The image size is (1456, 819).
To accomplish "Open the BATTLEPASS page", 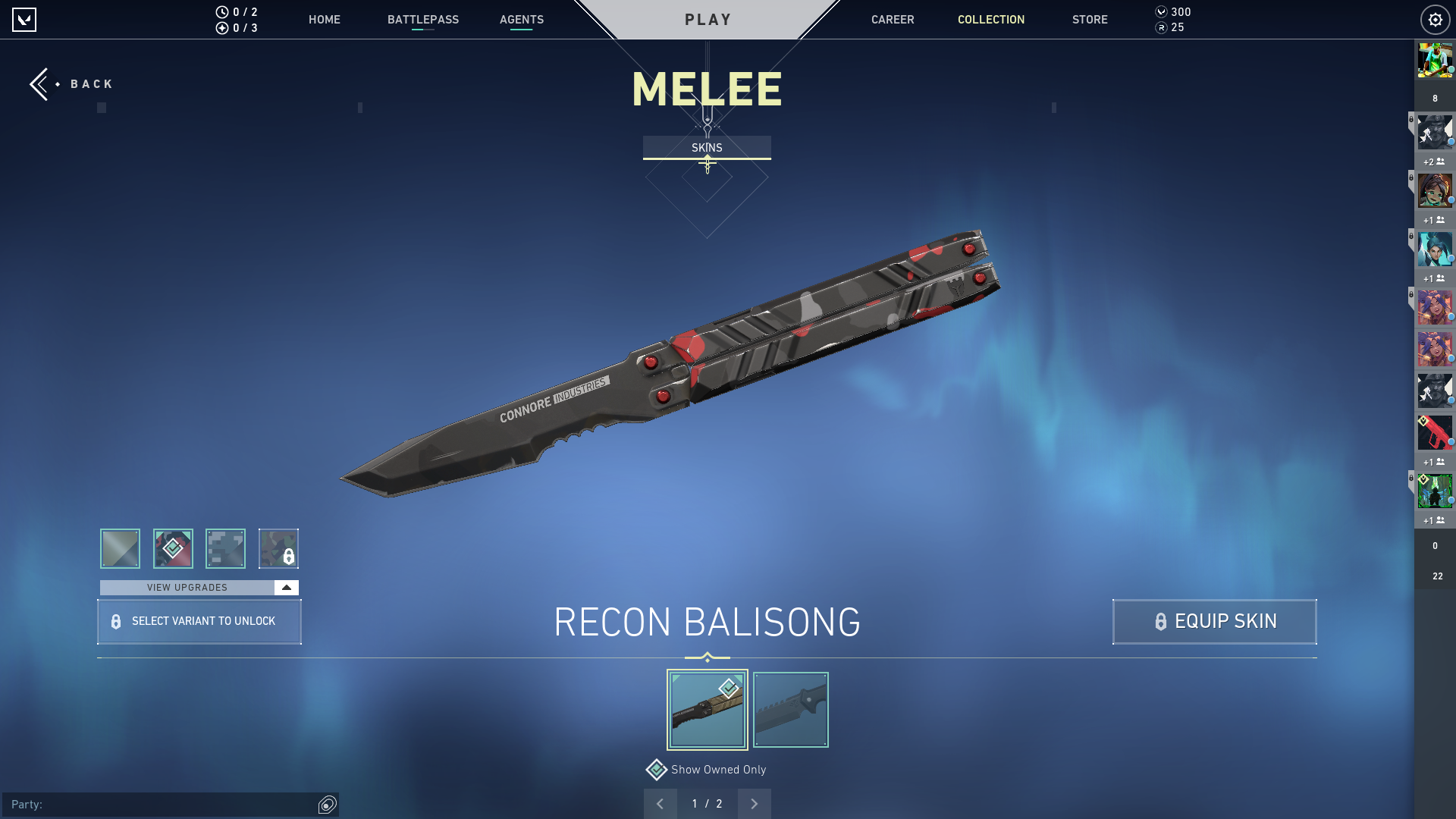I will click(422, 20).
